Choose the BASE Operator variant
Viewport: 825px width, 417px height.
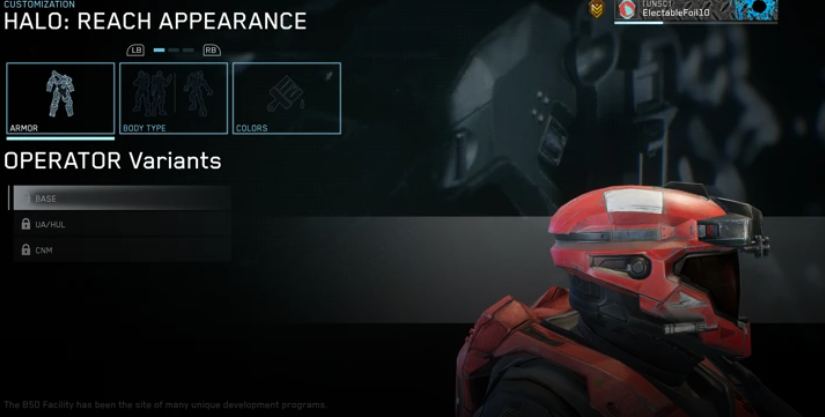pos(120,198)
